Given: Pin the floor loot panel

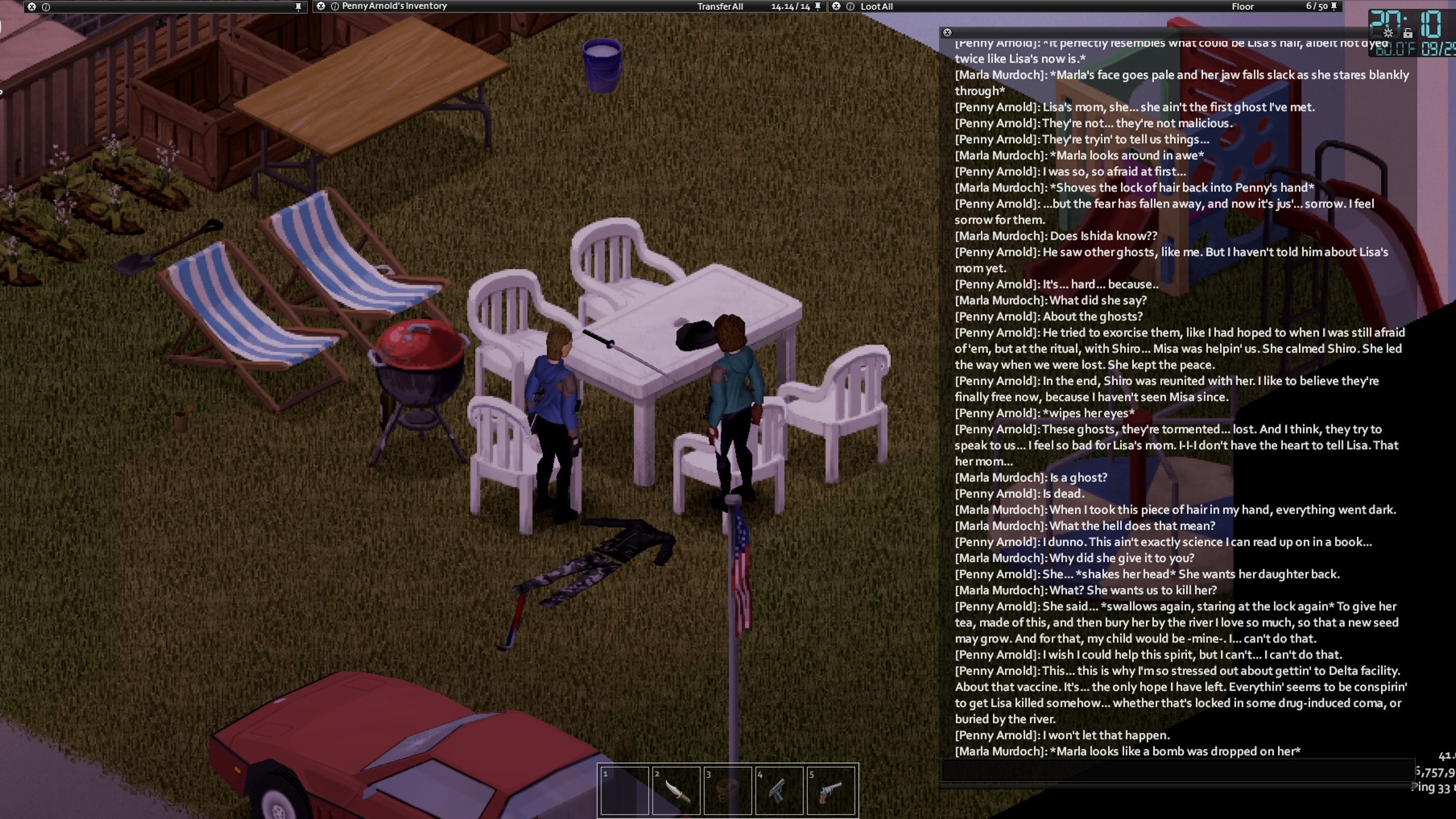Looking at the screenshot, I should click(1334, 6).
